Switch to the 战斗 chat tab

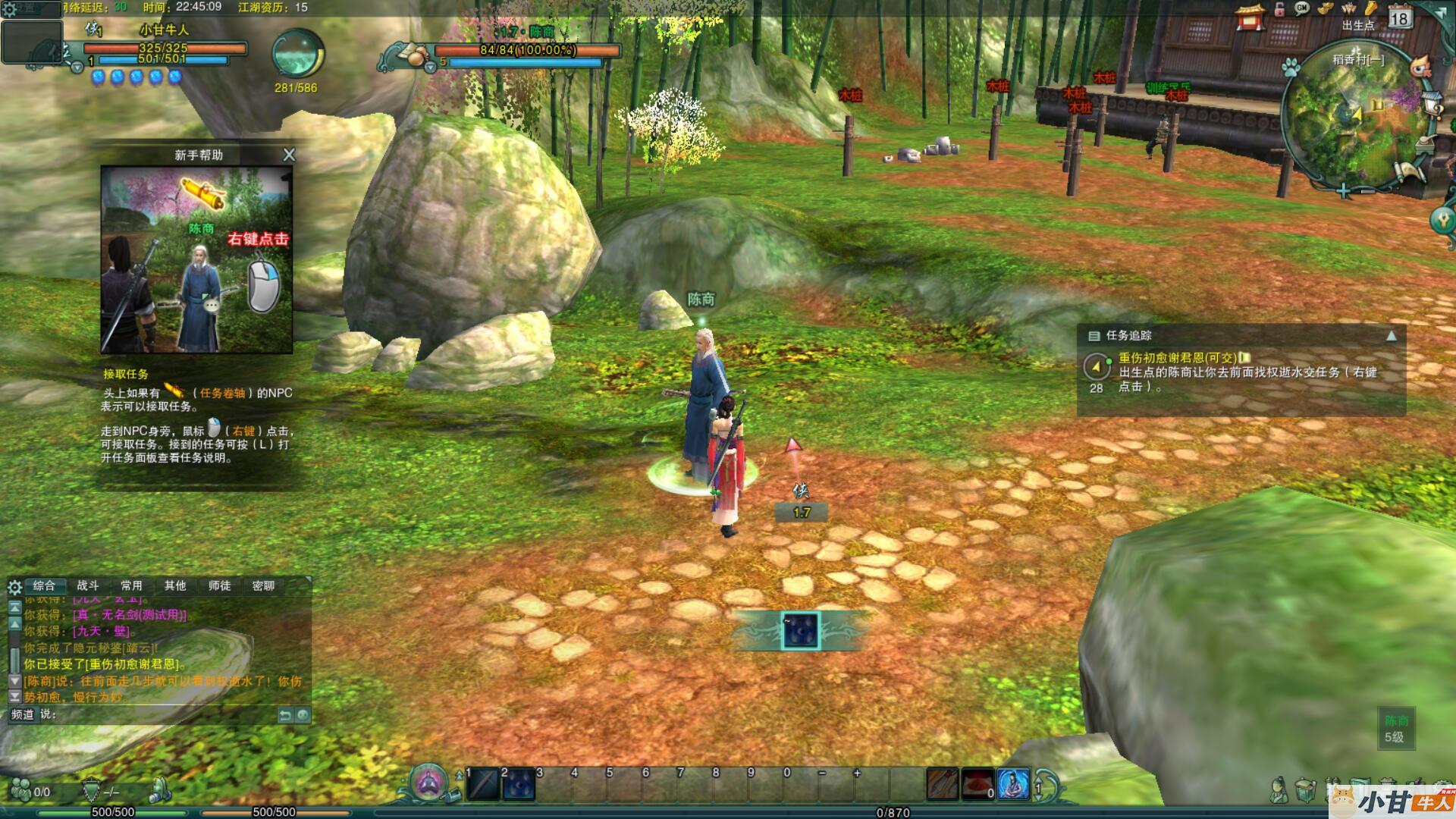click(88, 585)
